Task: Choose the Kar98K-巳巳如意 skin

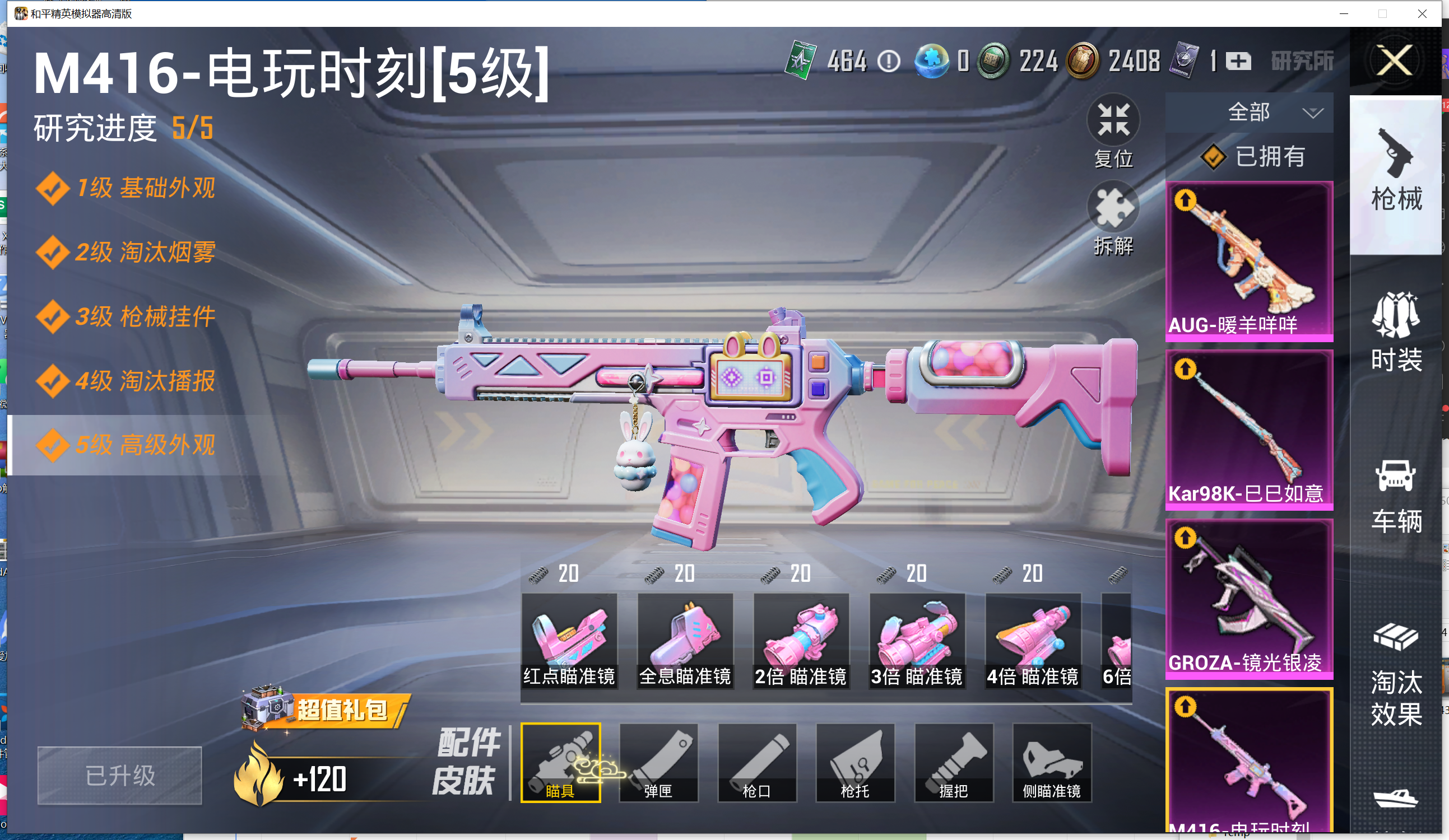Action: (x=1249, y=430)
